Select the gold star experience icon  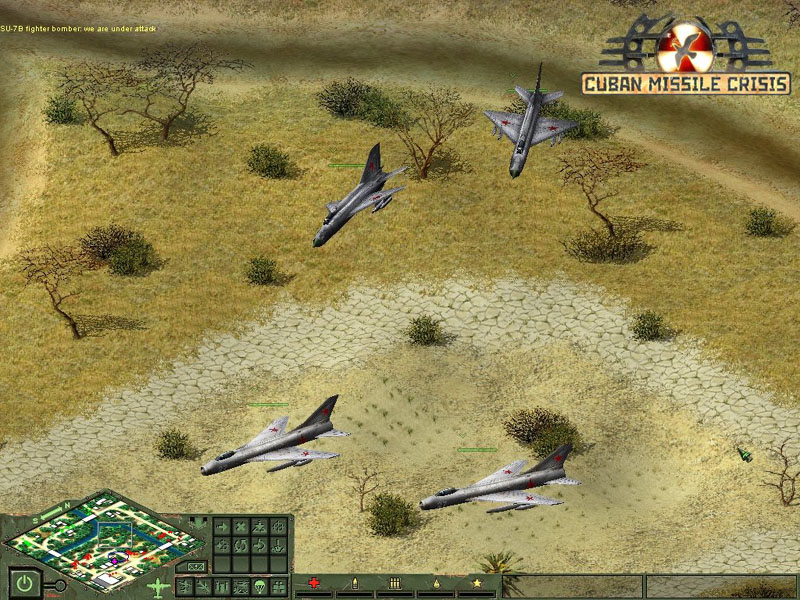coord(477,583)
